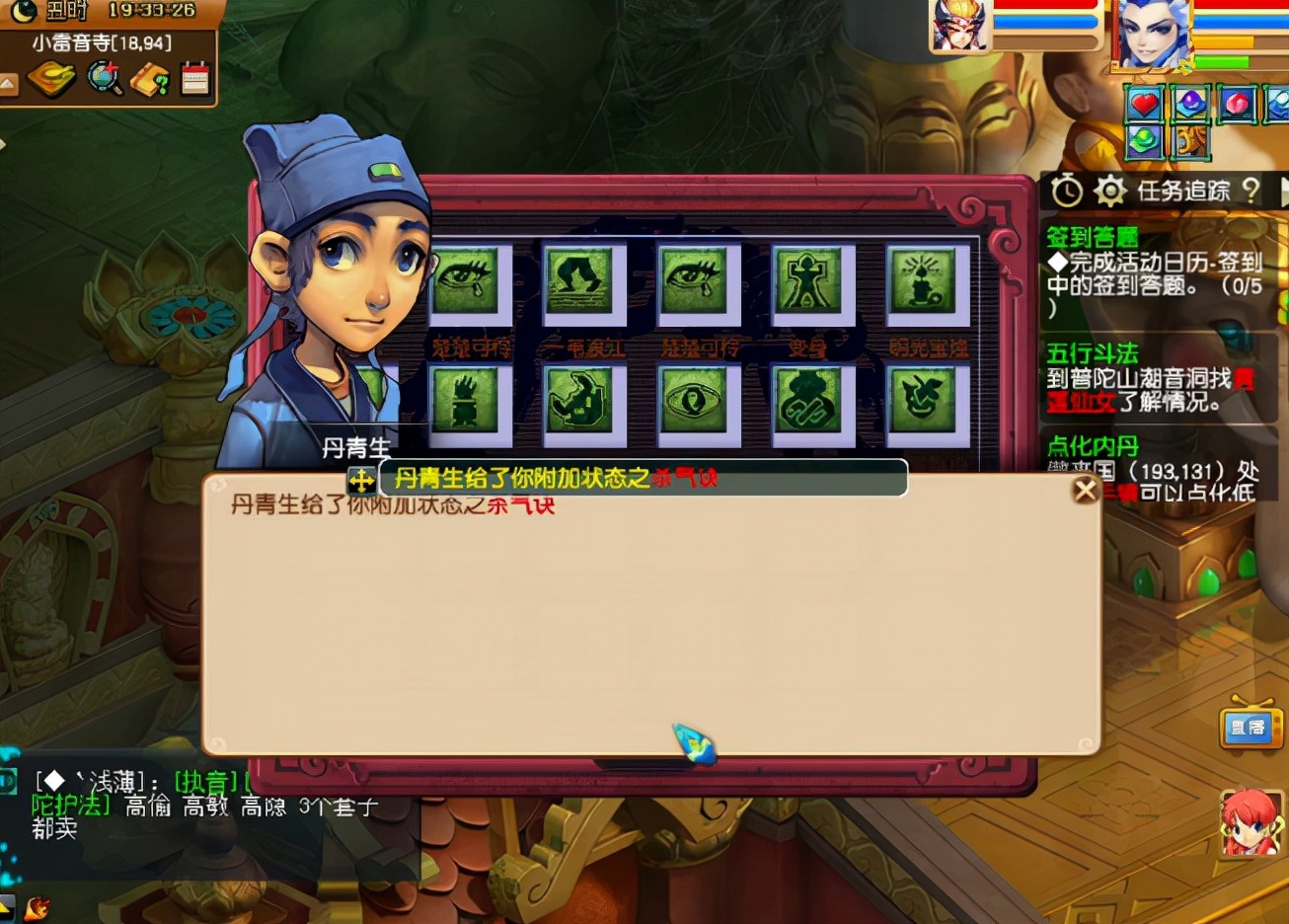Select the blue-haired character portrait
Viewport: 1289px width, 924px height.
(x=1151, y=36)
